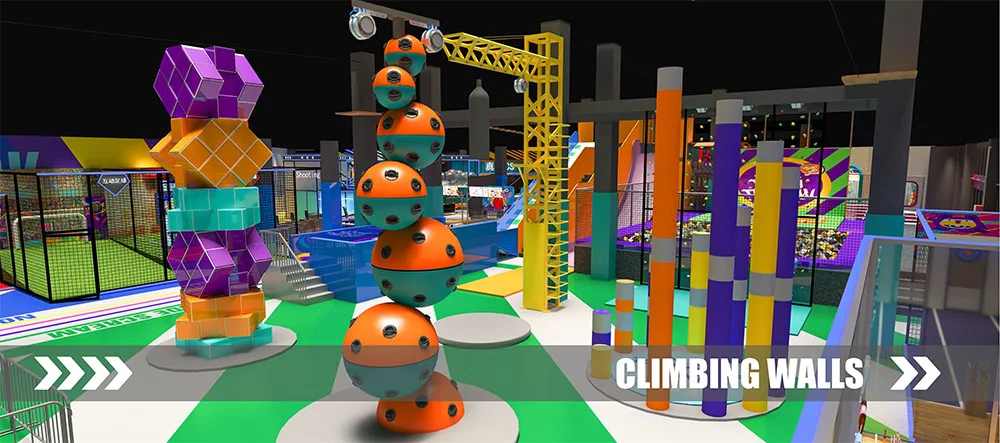Click the CLIMBING WALLS banner label
This screenshot has width=1000, height=443.
point(739,373)
